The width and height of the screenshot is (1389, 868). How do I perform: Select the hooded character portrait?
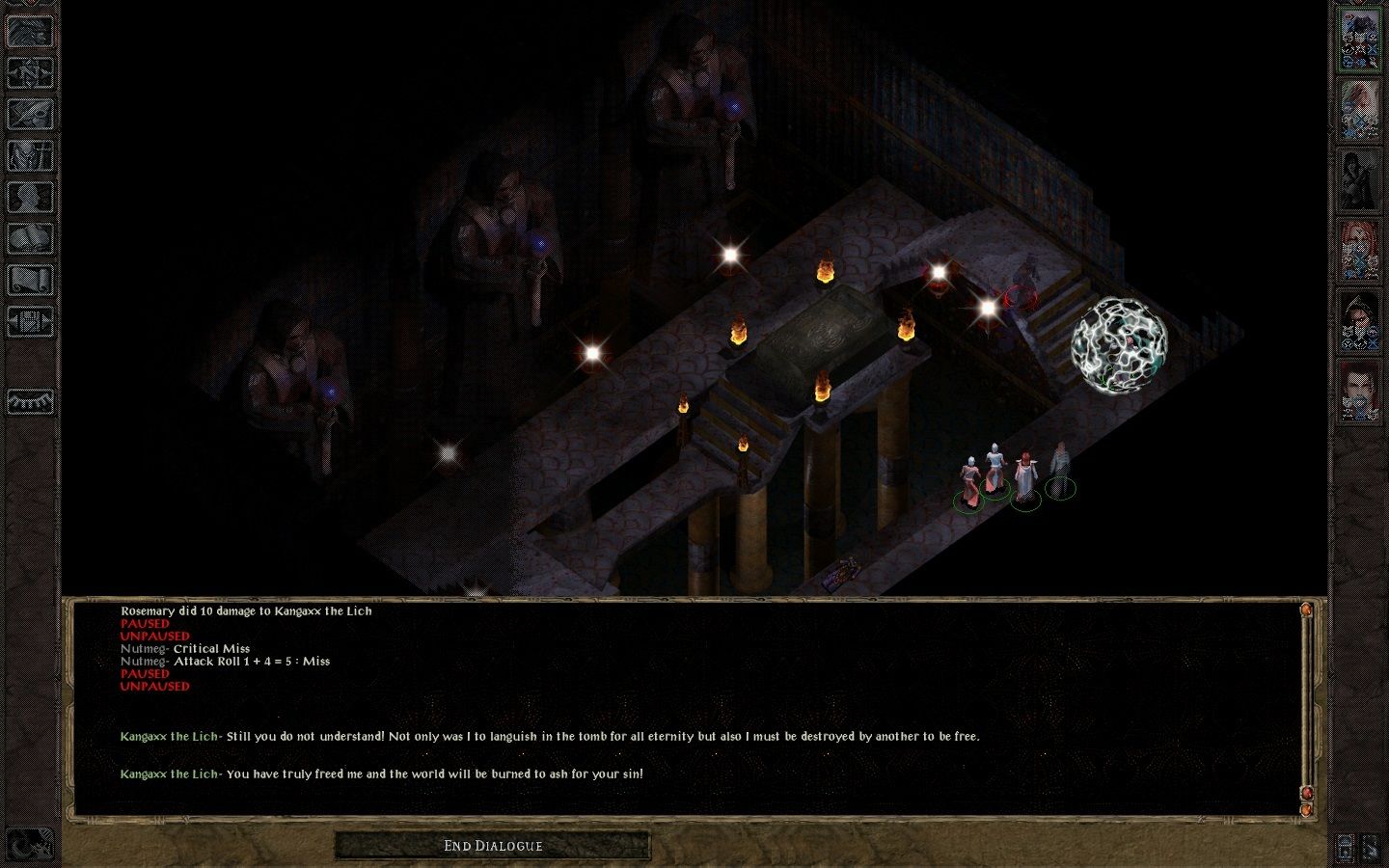click(1359, 320)
